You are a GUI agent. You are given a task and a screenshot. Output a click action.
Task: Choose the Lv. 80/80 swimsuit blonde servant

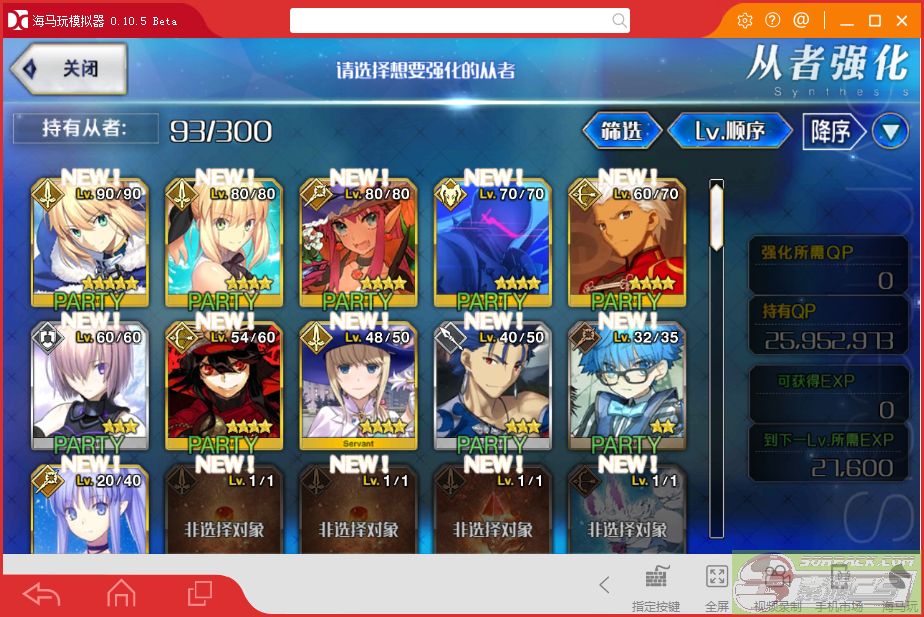click(x=224, y=245)
